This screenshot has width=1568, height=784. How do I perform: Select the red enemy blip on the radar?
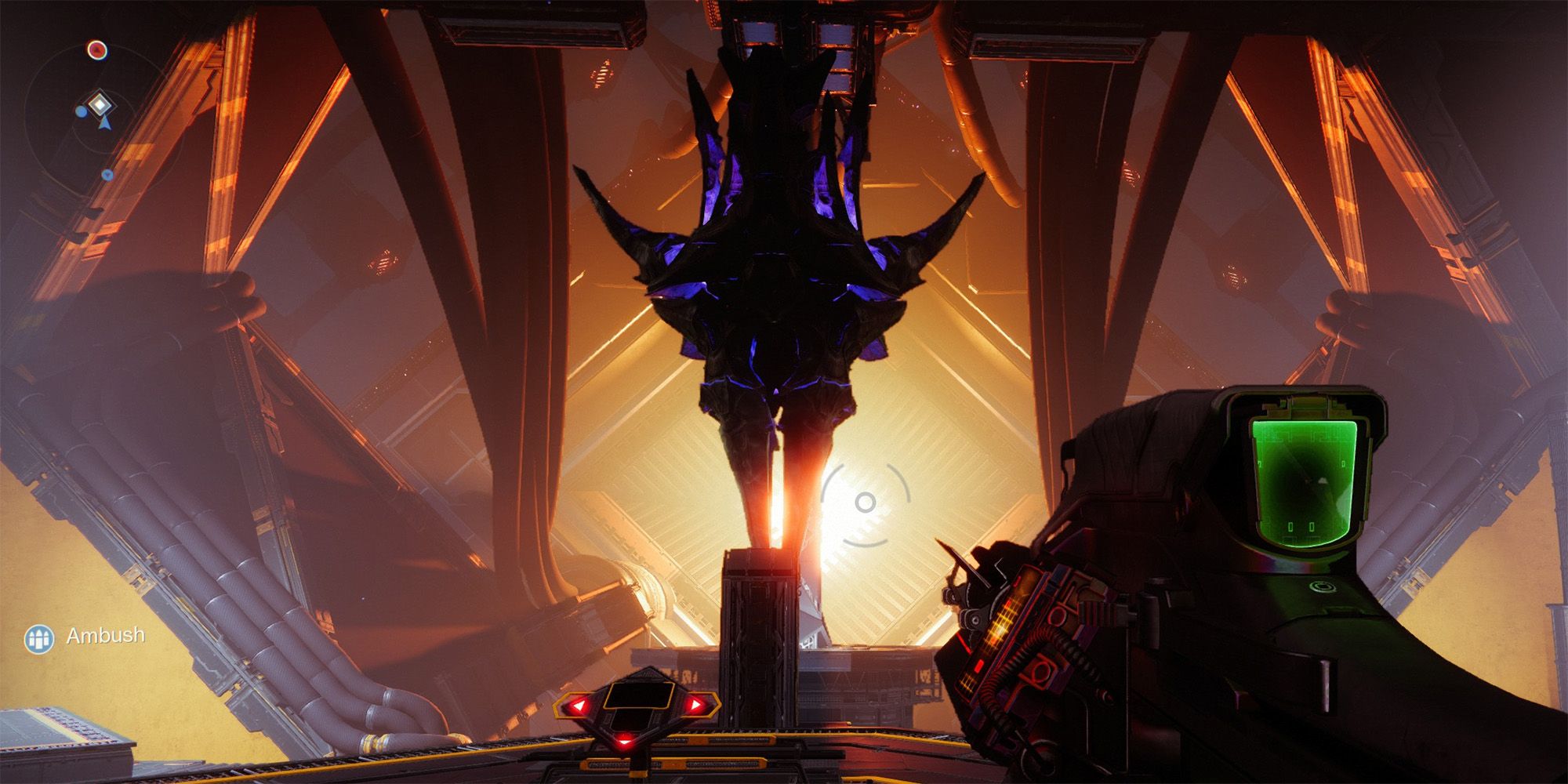[x=97, y=49]
